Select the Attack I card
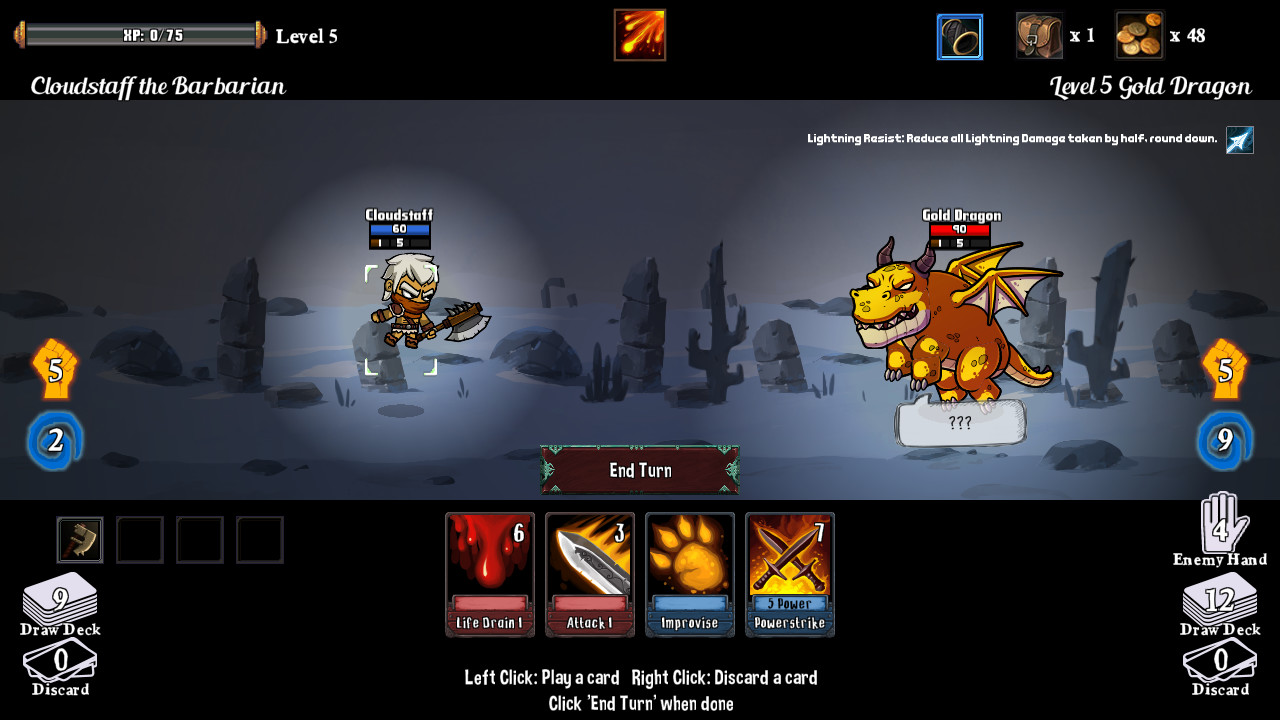Image resolution: width=1280 pixels, height=720 pixels. (x=589, y=574)
